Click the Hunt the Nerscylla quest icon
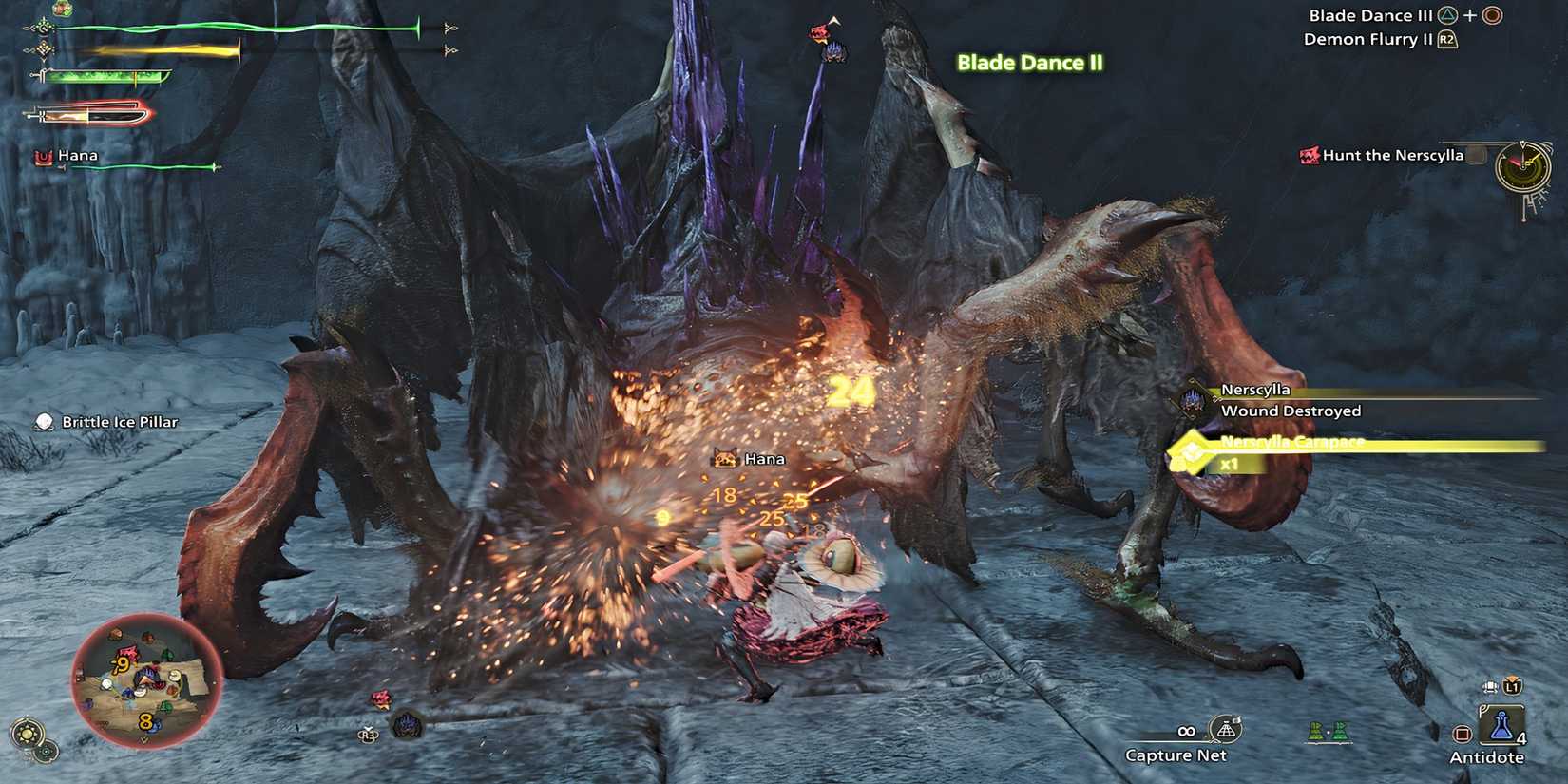Image resolution: width=1568 pixels, height=784 pixels. (1308, 155)
